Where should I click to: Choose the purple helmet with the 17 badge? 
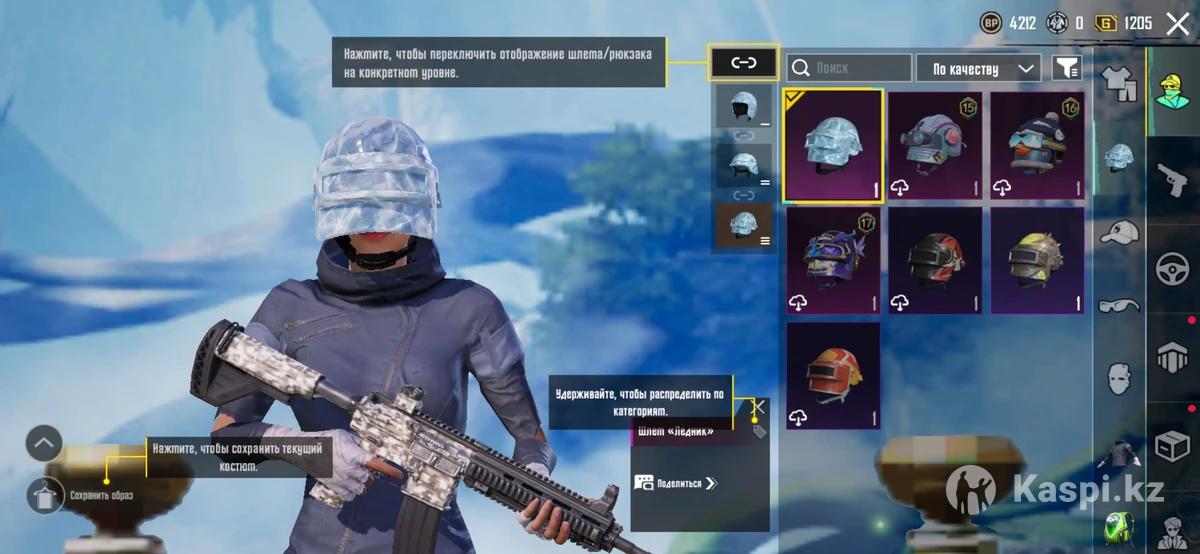(834, 261)
